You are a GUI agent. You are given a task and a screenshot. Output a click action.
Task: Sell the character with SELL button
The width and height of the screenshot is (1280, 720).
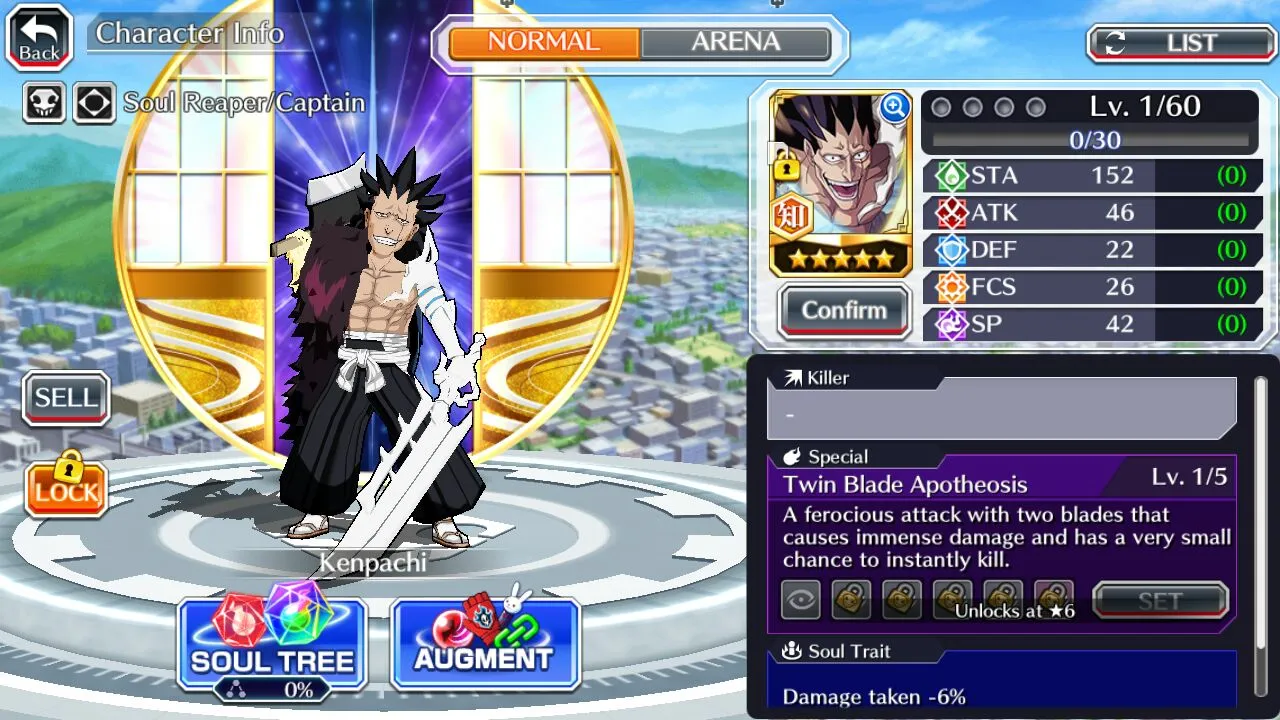[x=66, y=398]
